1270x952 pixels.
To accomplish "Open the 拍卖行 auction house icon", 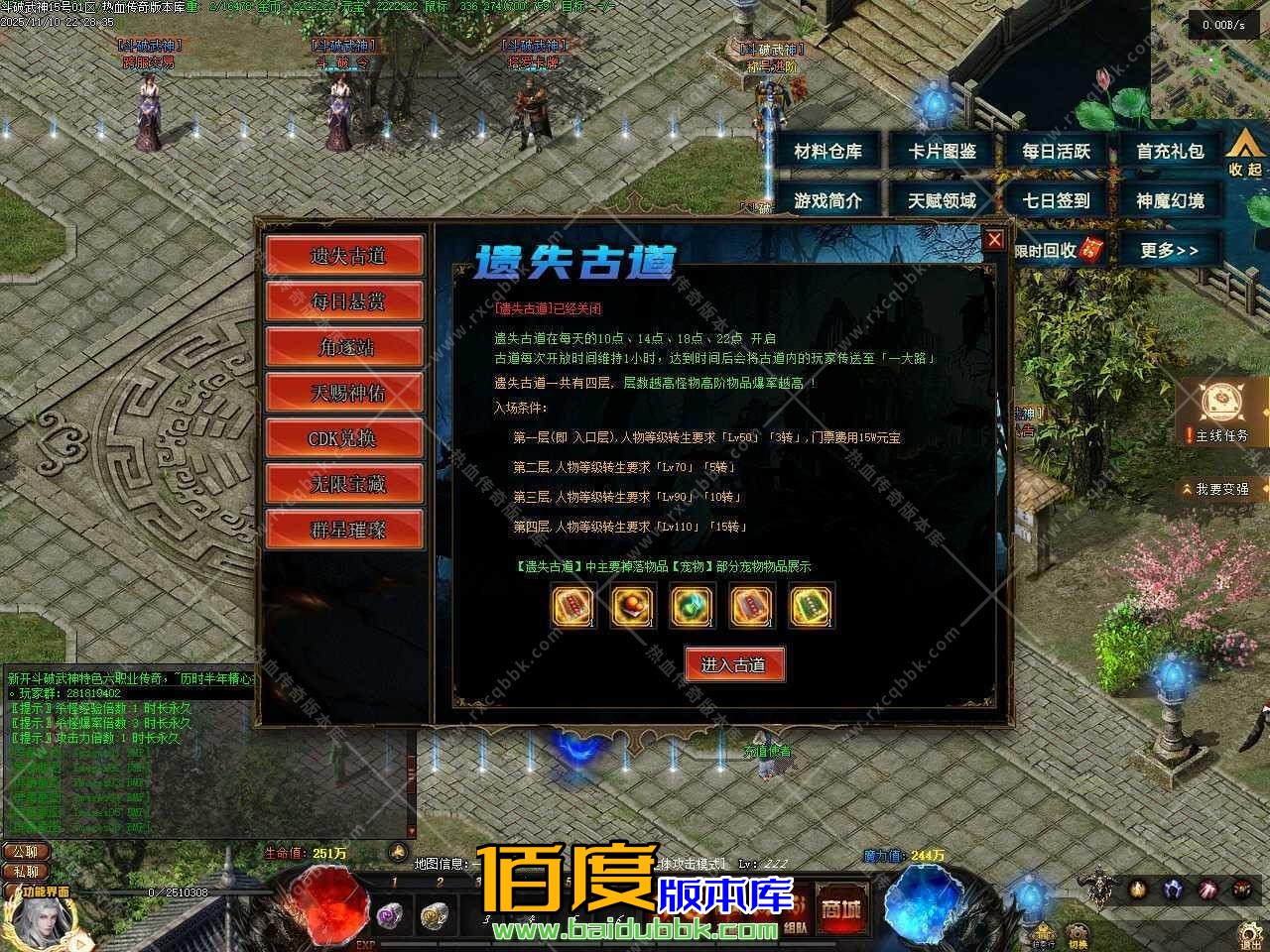I will [1042, 932].
